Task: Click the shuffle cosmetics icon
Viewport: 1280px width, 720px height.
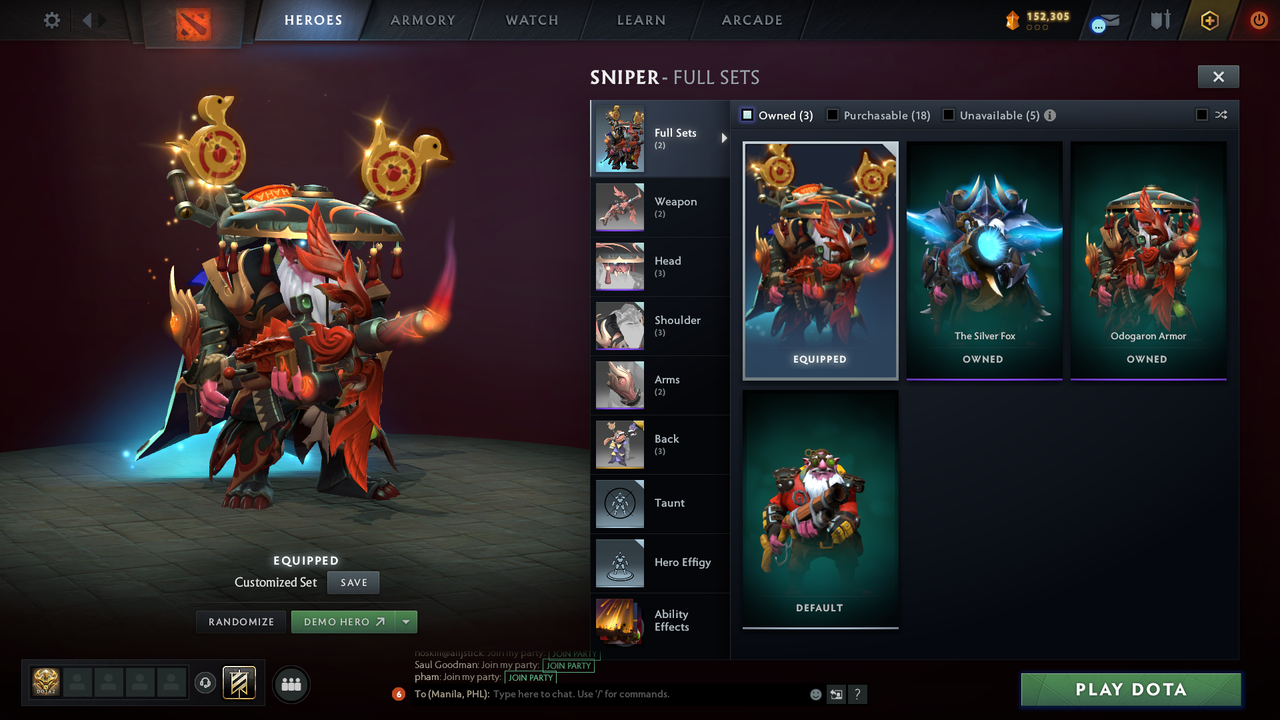Action: [1221, 115]
